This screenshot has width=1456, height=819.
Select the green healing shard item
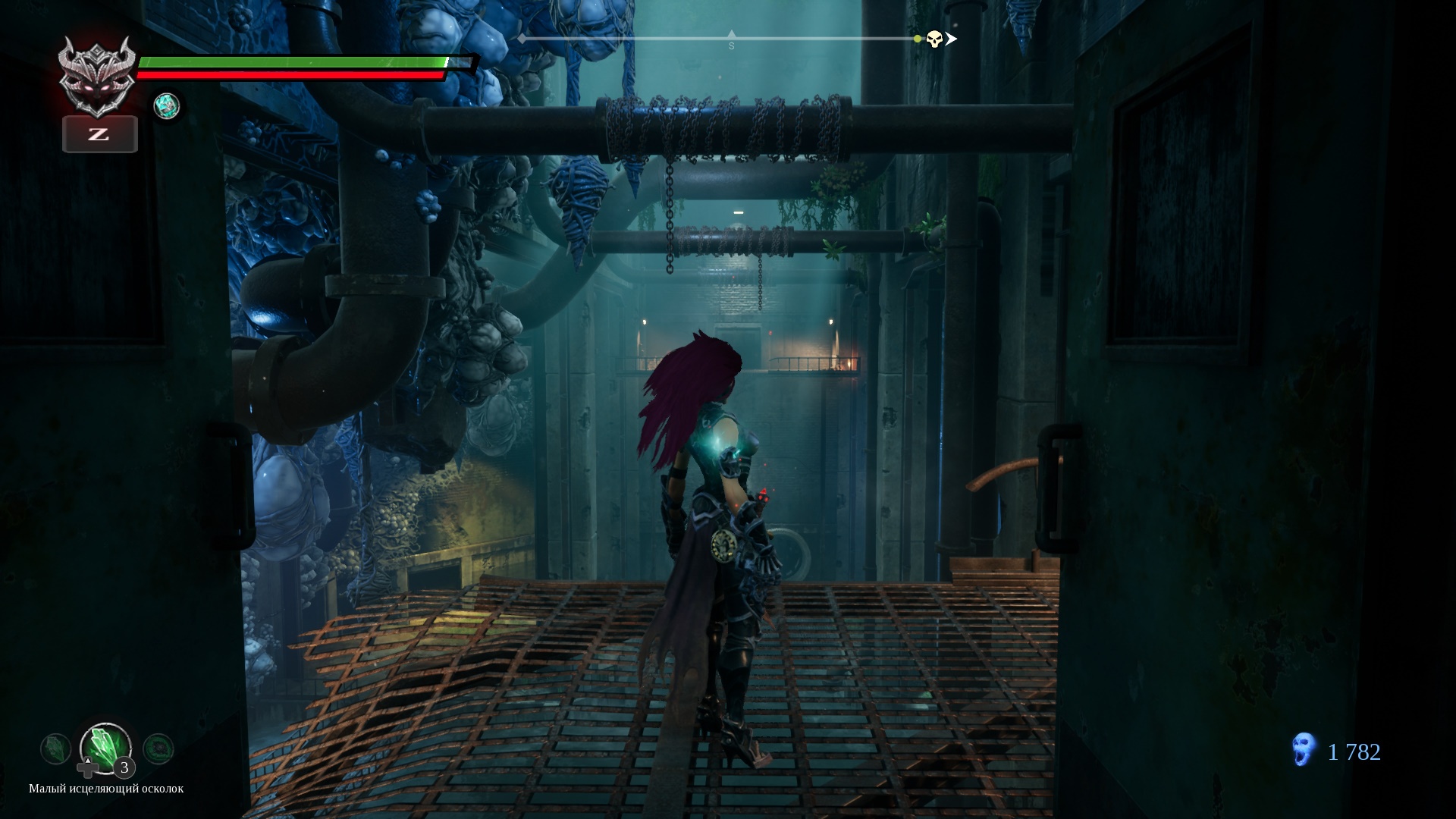click(x=105, y=747)
